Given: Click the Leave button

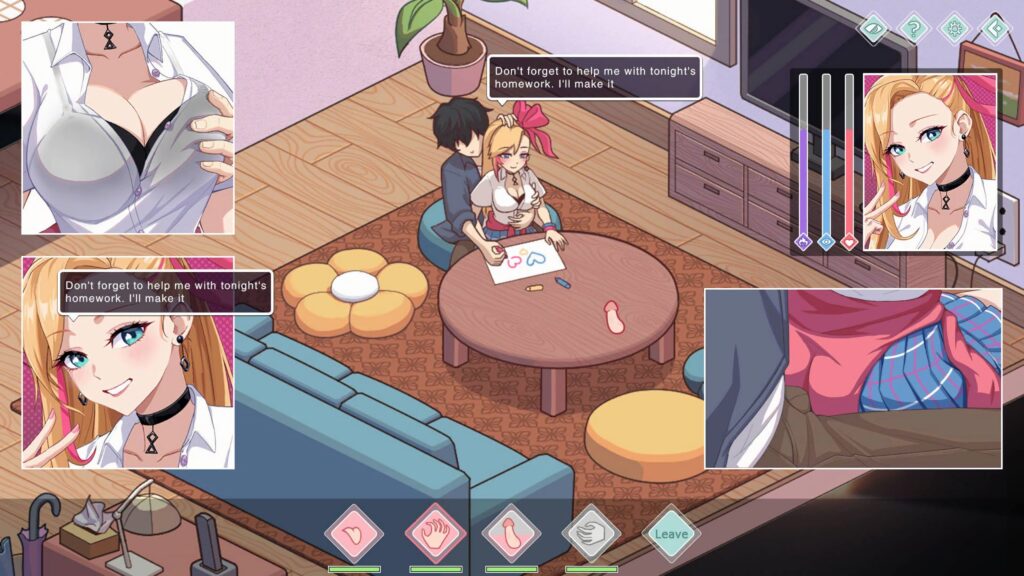Looking at the screenshot, I should click(x=670, y=533).
